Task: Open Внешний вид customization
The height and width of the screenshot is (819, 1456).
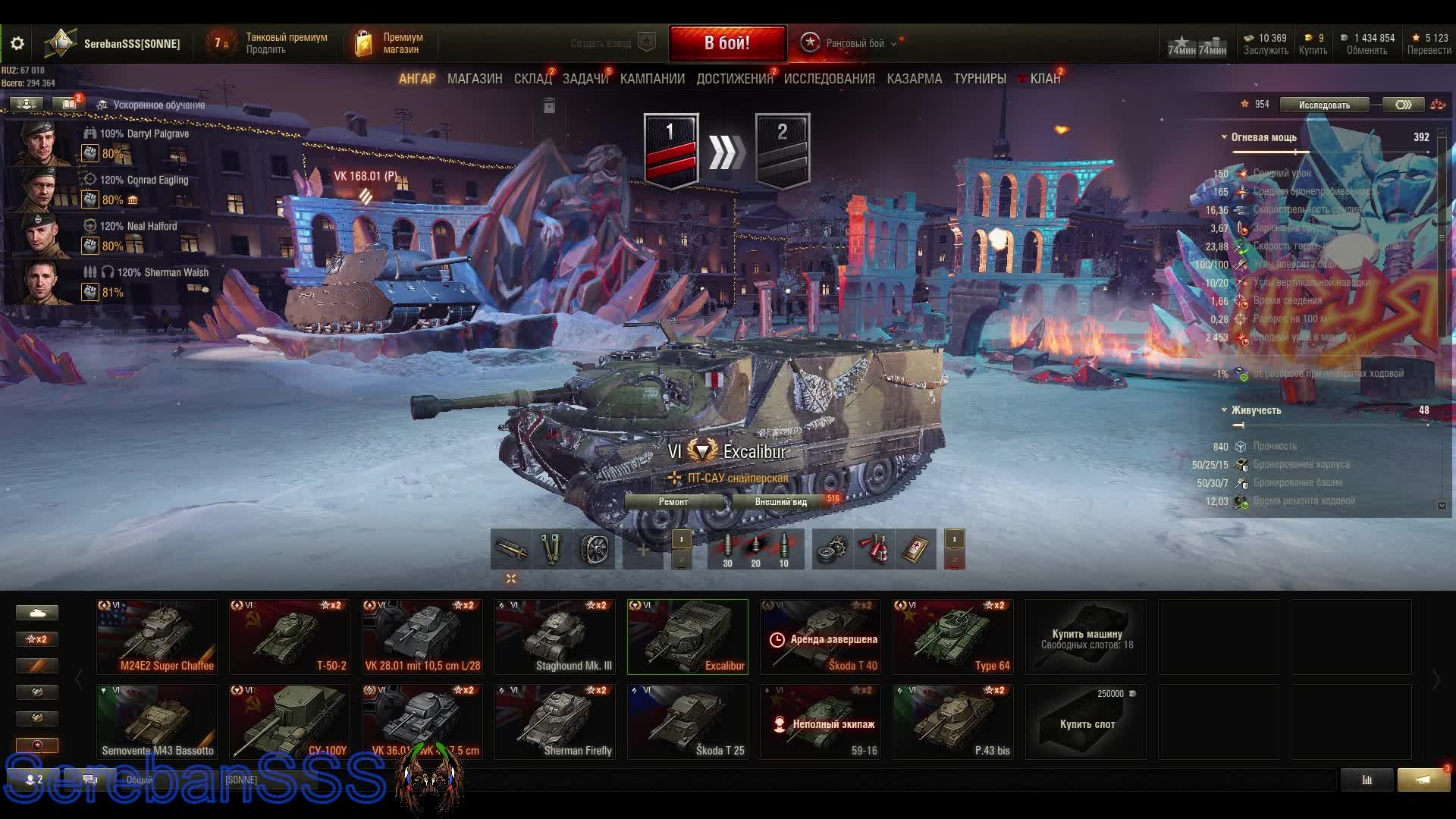Action: tap(780, 502)
